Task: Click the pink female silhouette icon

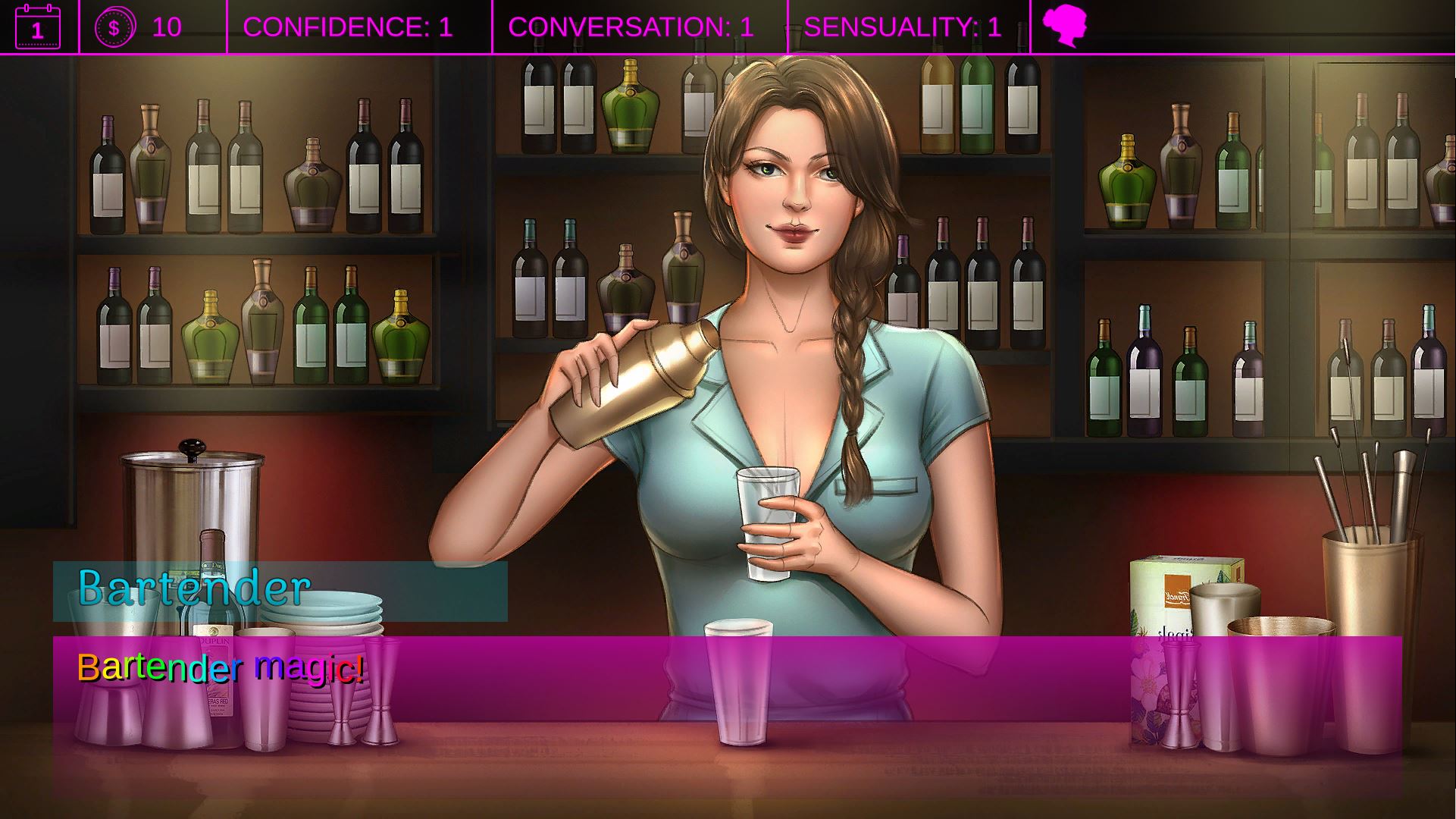Action: click(x=1064, y=27)
